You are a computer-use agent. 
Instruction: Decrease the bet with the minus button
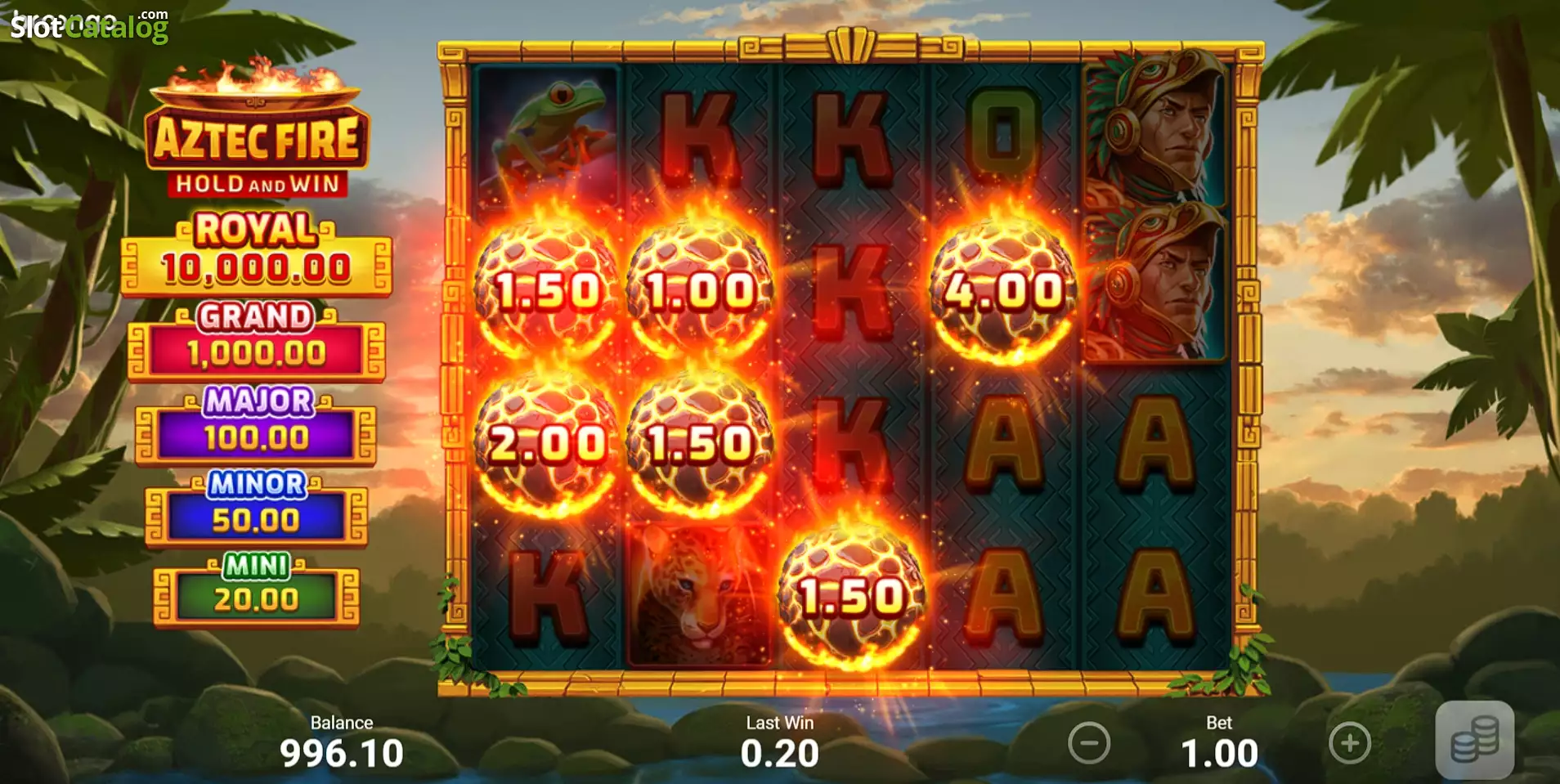click(1090, 744)
